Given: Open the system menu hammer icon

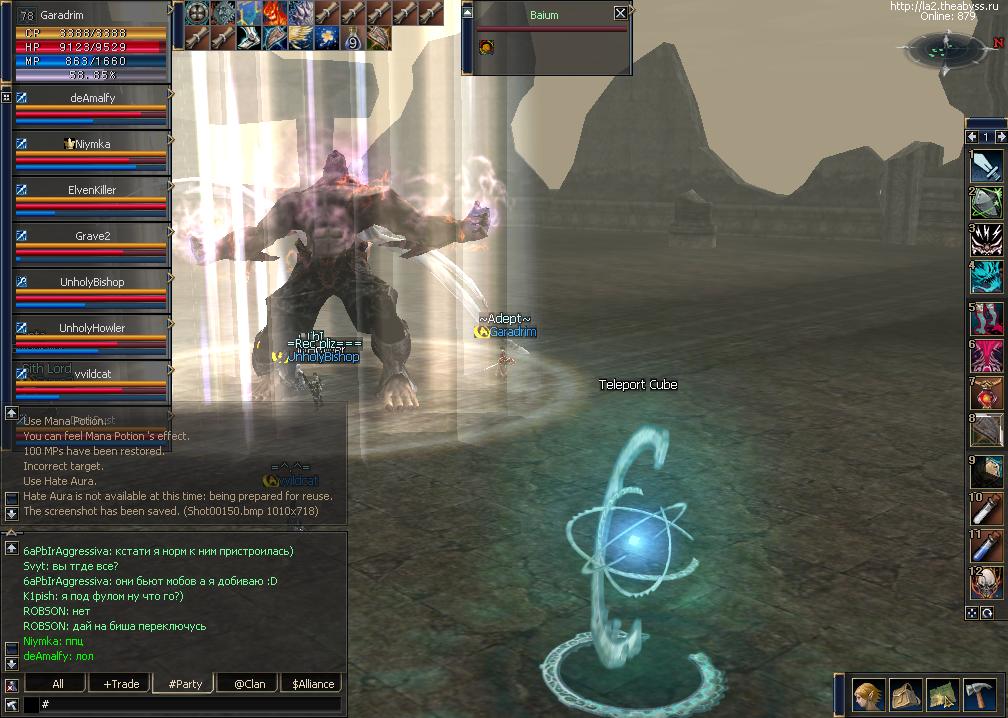Looking at the screenshot, I should pyautogui.click(x=978, y=696).
